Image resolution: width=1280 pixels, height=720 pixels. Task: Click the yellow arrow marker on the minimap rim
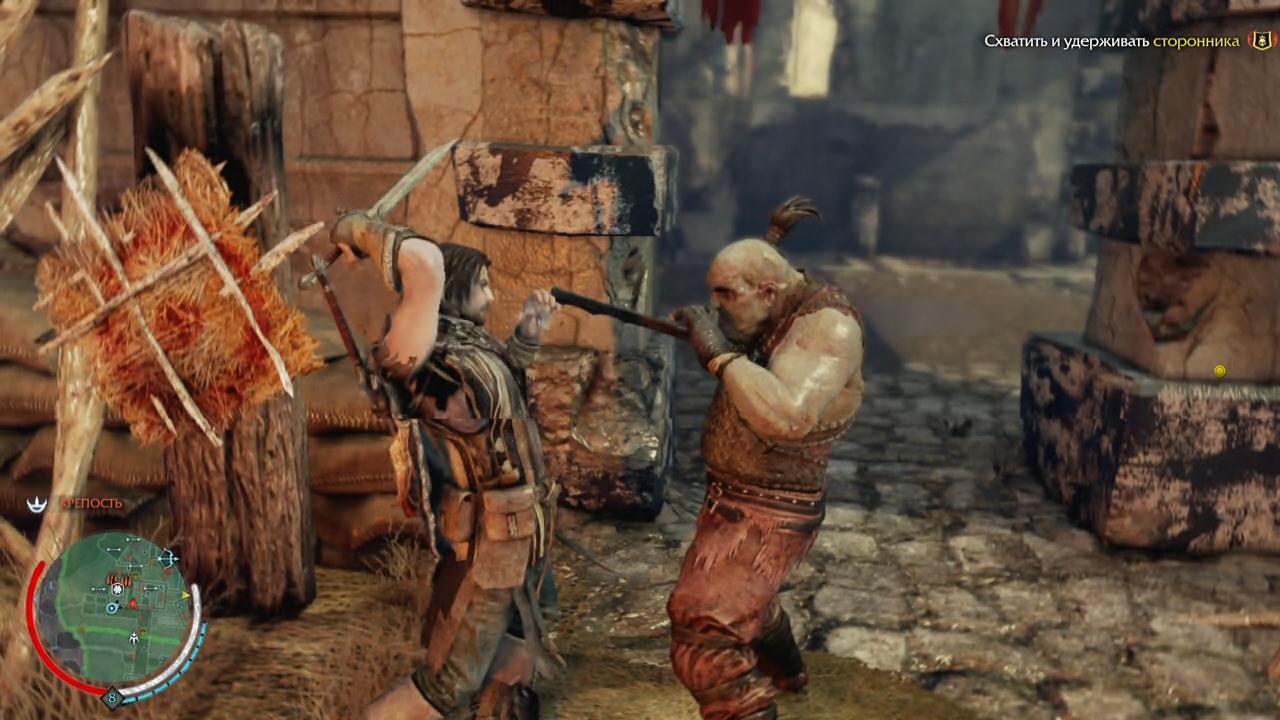[x=186, y=594]
